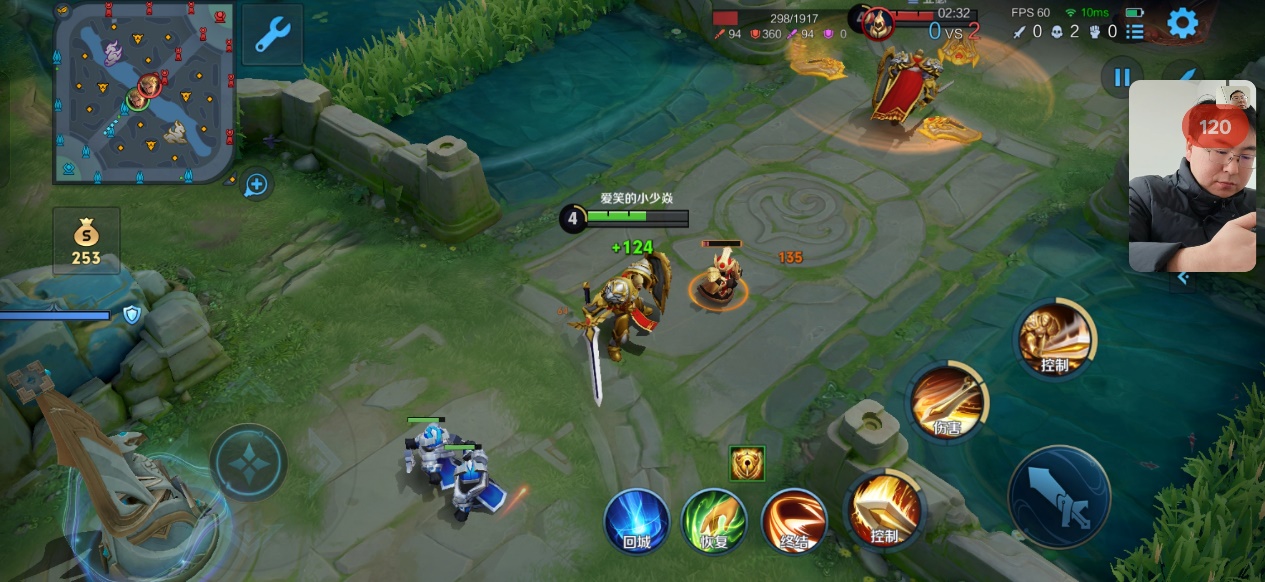Cast the 终结 execute spell
Image resolution: width=1265 pixels, height=582 pixels.
793,521
